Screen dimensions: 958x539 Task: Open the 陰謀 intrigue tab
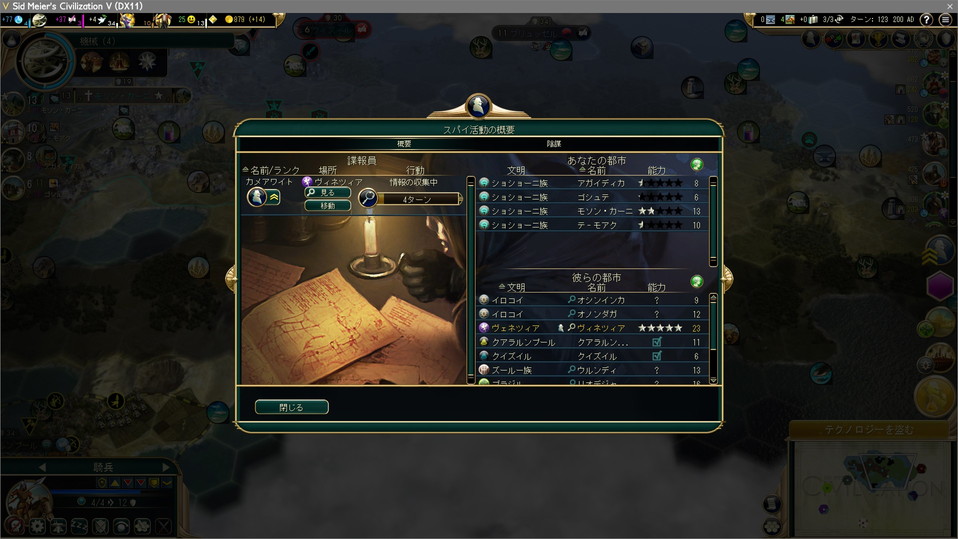click(x=553, y=144)
